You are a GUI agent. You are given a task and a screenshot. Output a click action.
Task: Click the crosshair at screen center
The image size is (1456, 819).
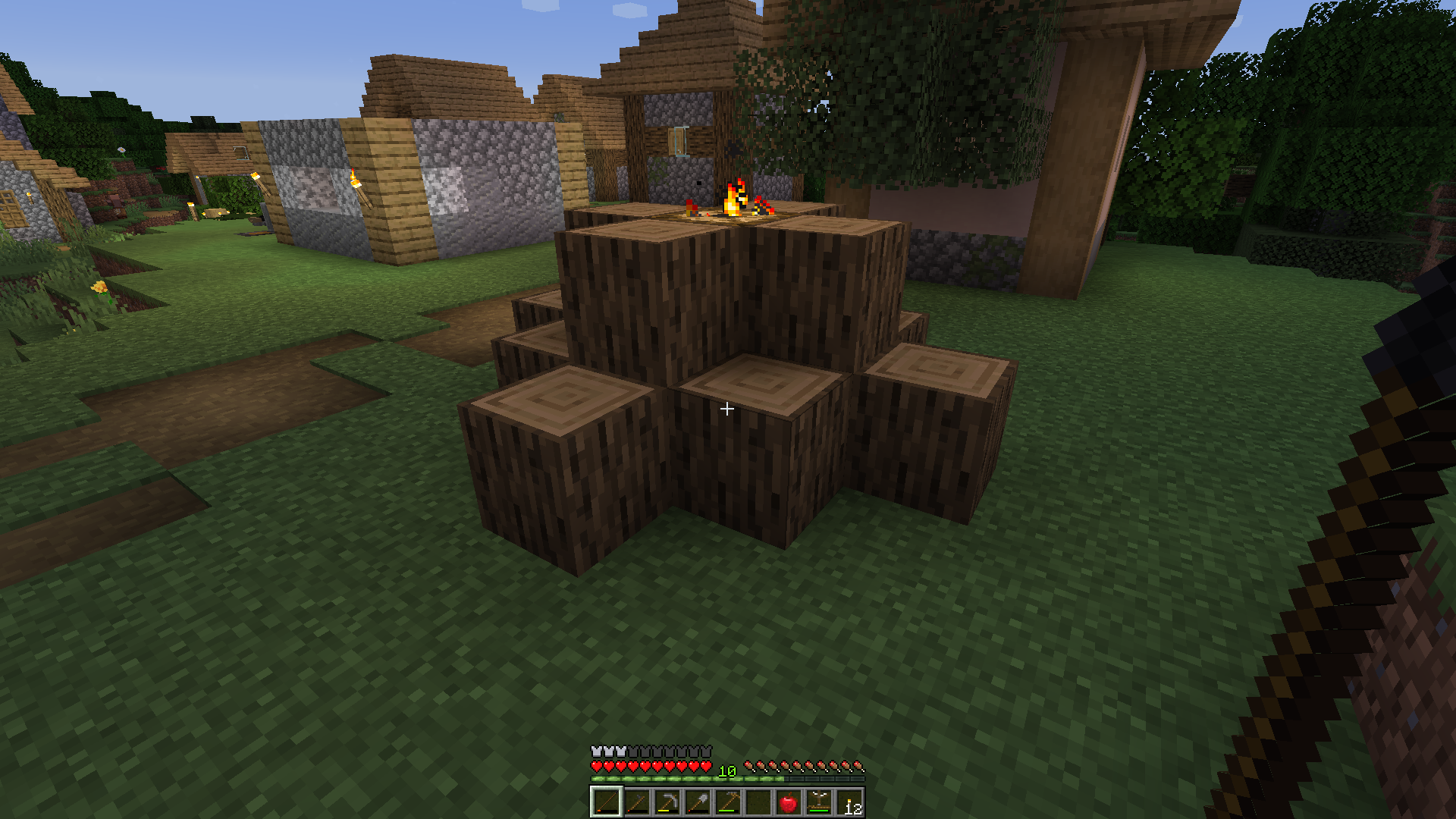[x=728, y=409]
